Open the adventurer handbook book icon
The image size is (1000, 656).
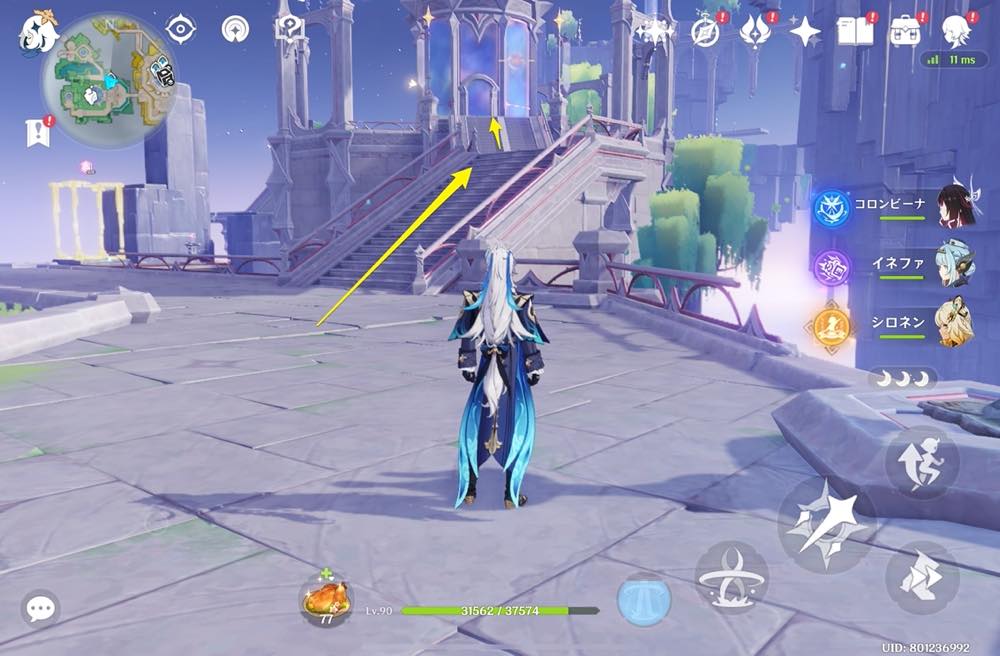point(855,31)
